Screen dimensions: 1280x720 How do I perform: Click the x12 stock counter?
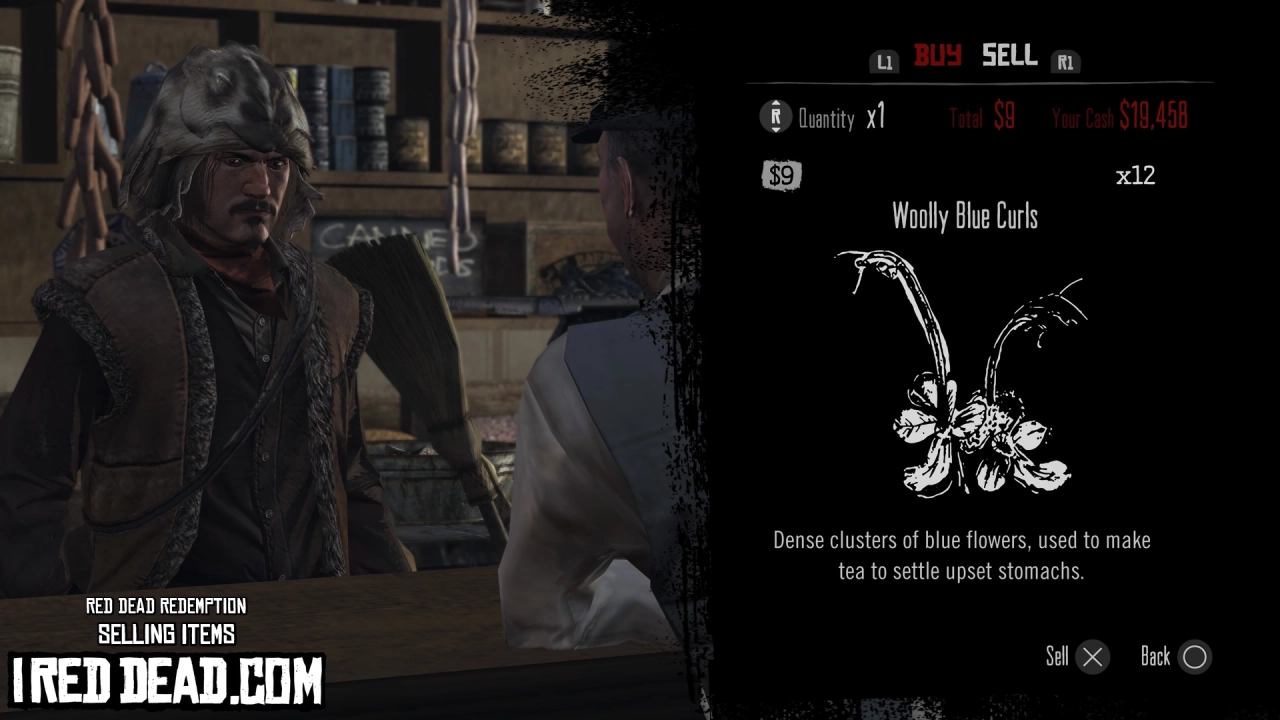point(1137,175)
